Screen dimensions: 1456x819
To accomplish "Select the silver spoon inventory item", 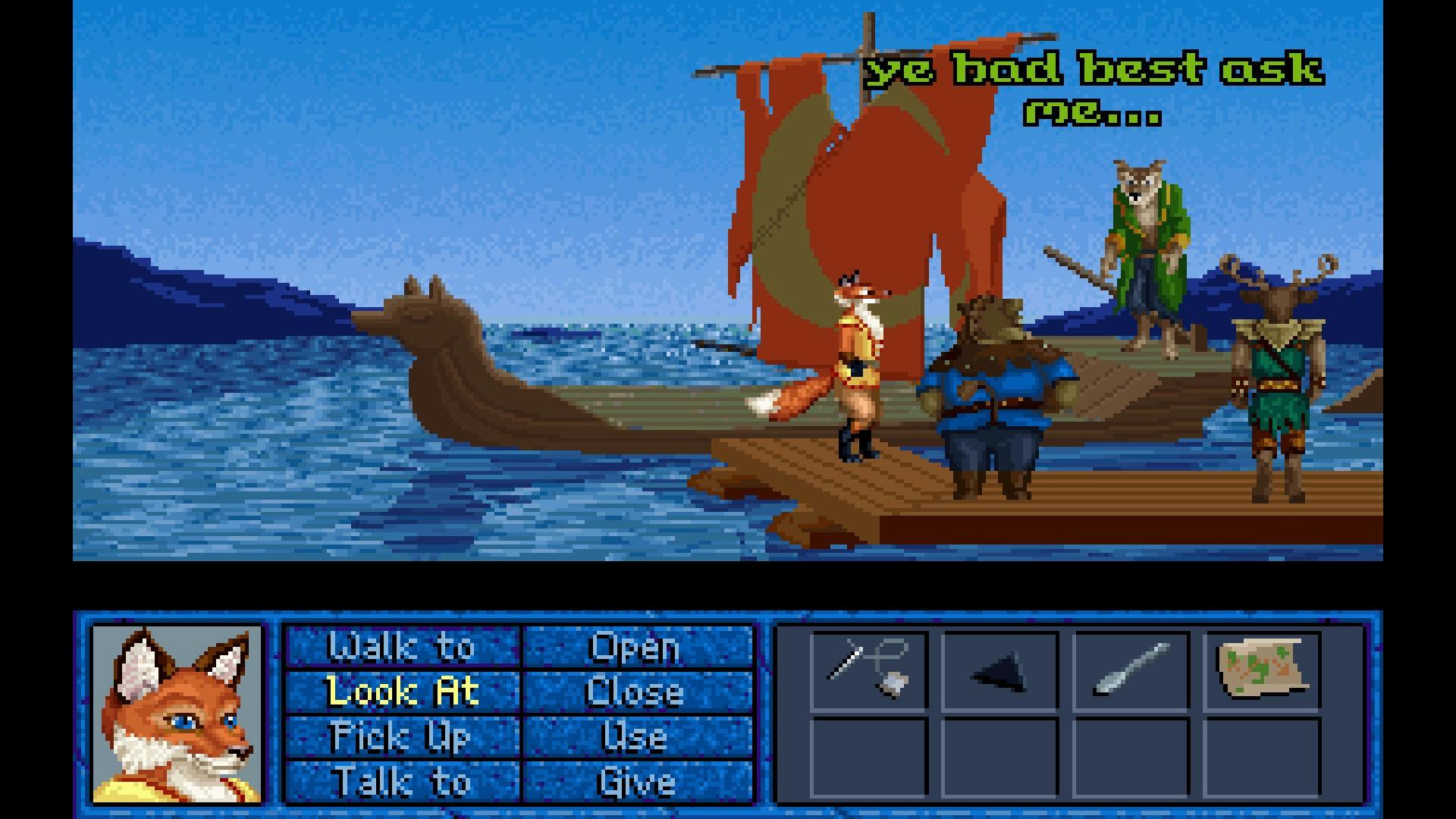I will click(1131, 670).
